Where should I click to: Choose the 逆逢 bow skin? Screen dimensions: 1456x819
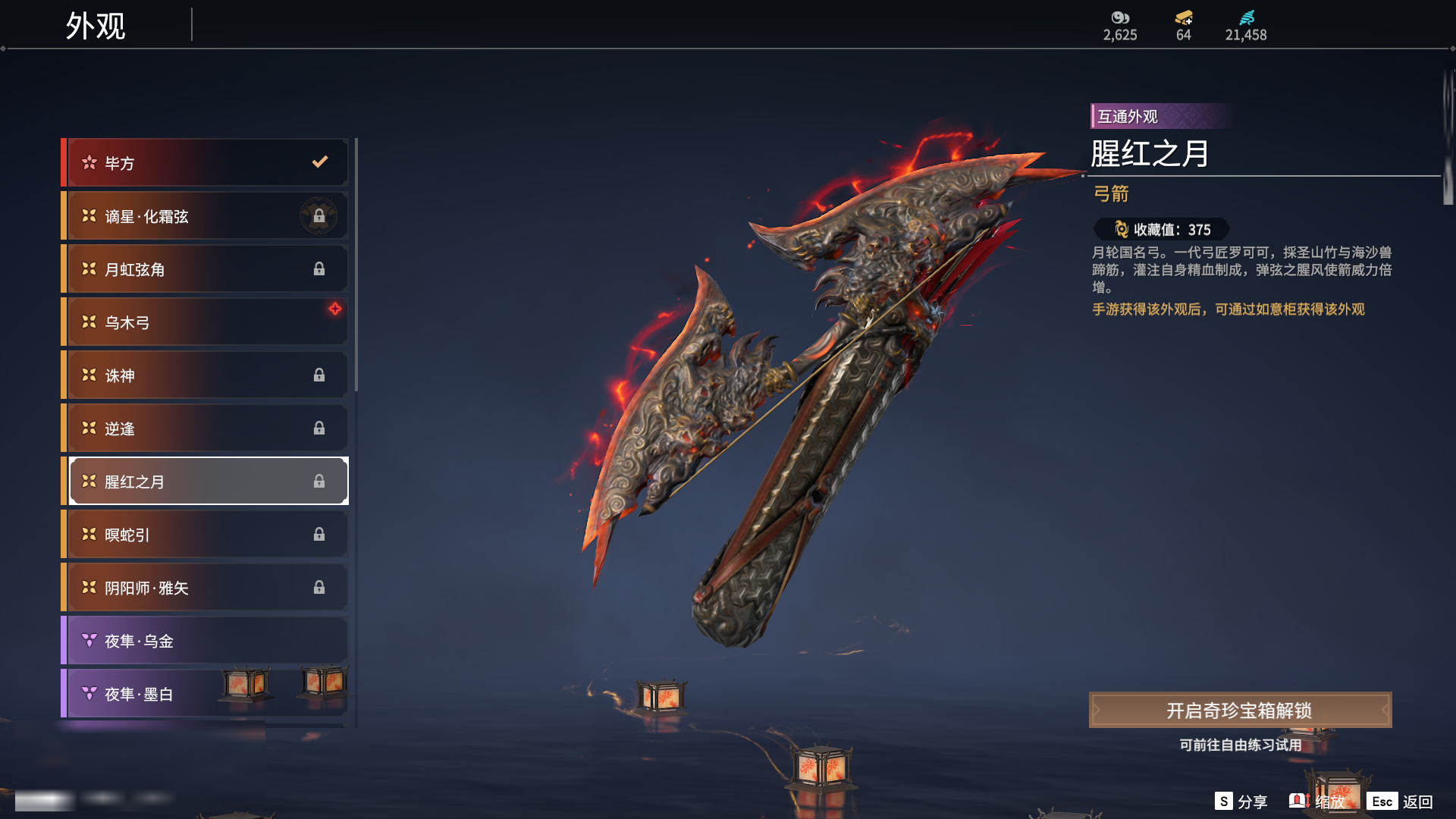coord(205,428)
